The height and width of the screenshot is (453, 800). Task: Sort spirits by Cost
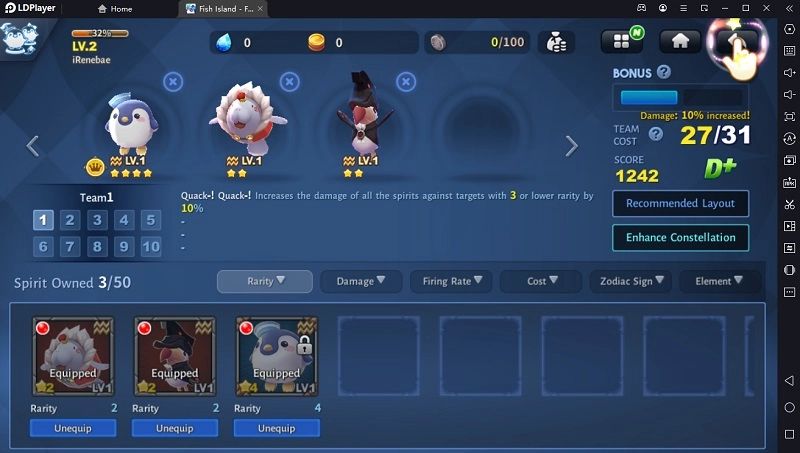541,282
